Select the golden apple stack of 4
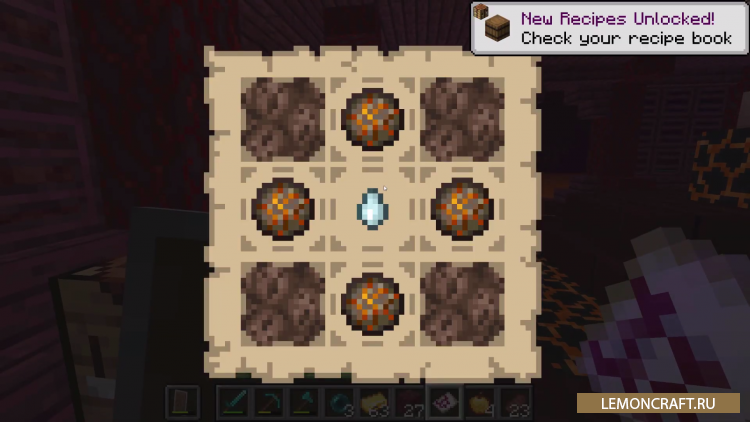Image resolution: width=750 pixels, height=422 pixels. click(478, 402)
